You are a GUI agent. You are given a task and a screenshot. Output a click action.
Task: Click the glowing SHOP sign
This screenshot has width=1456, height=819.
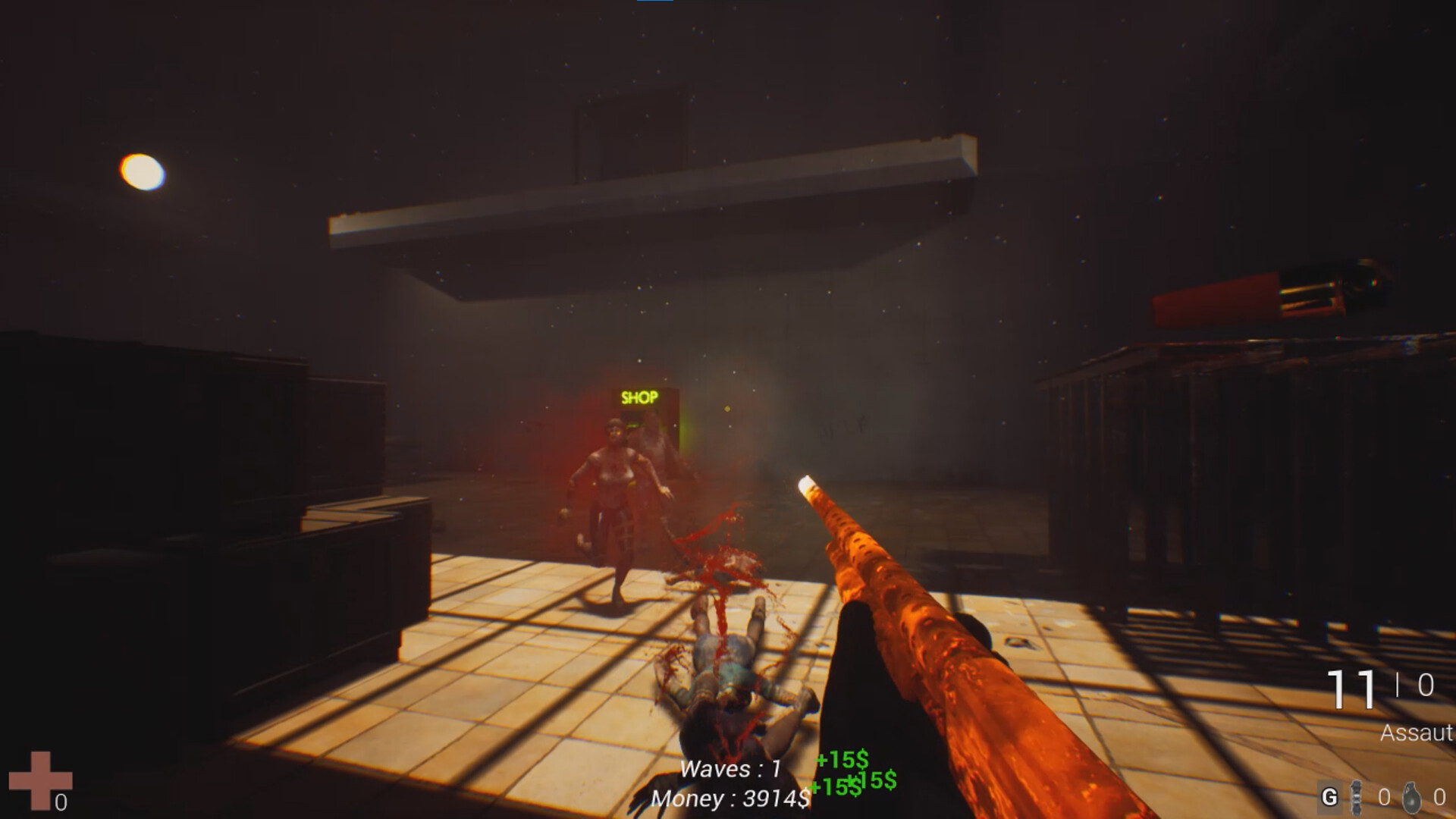641,396
